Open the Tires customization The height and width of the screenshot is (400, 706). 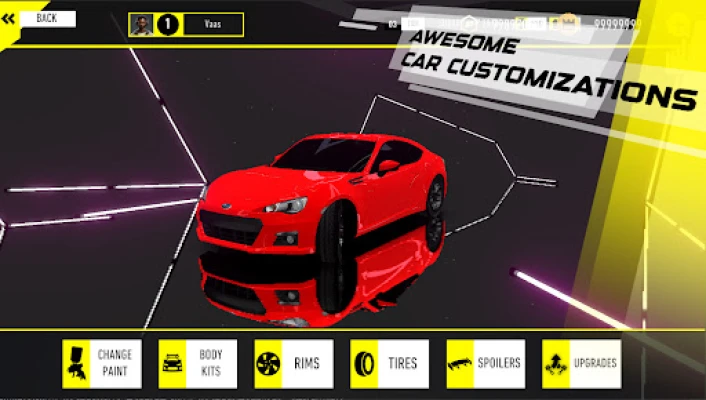coord(389,363)
